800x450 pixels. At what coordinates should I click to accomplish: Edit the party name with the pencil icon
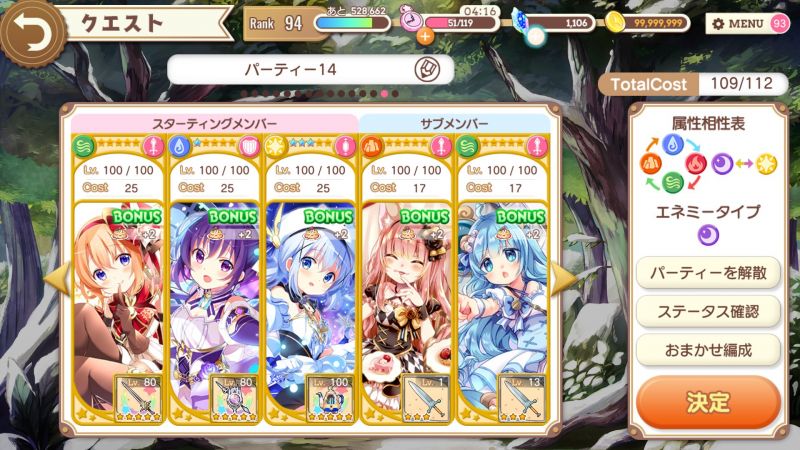tap(425, 70)
